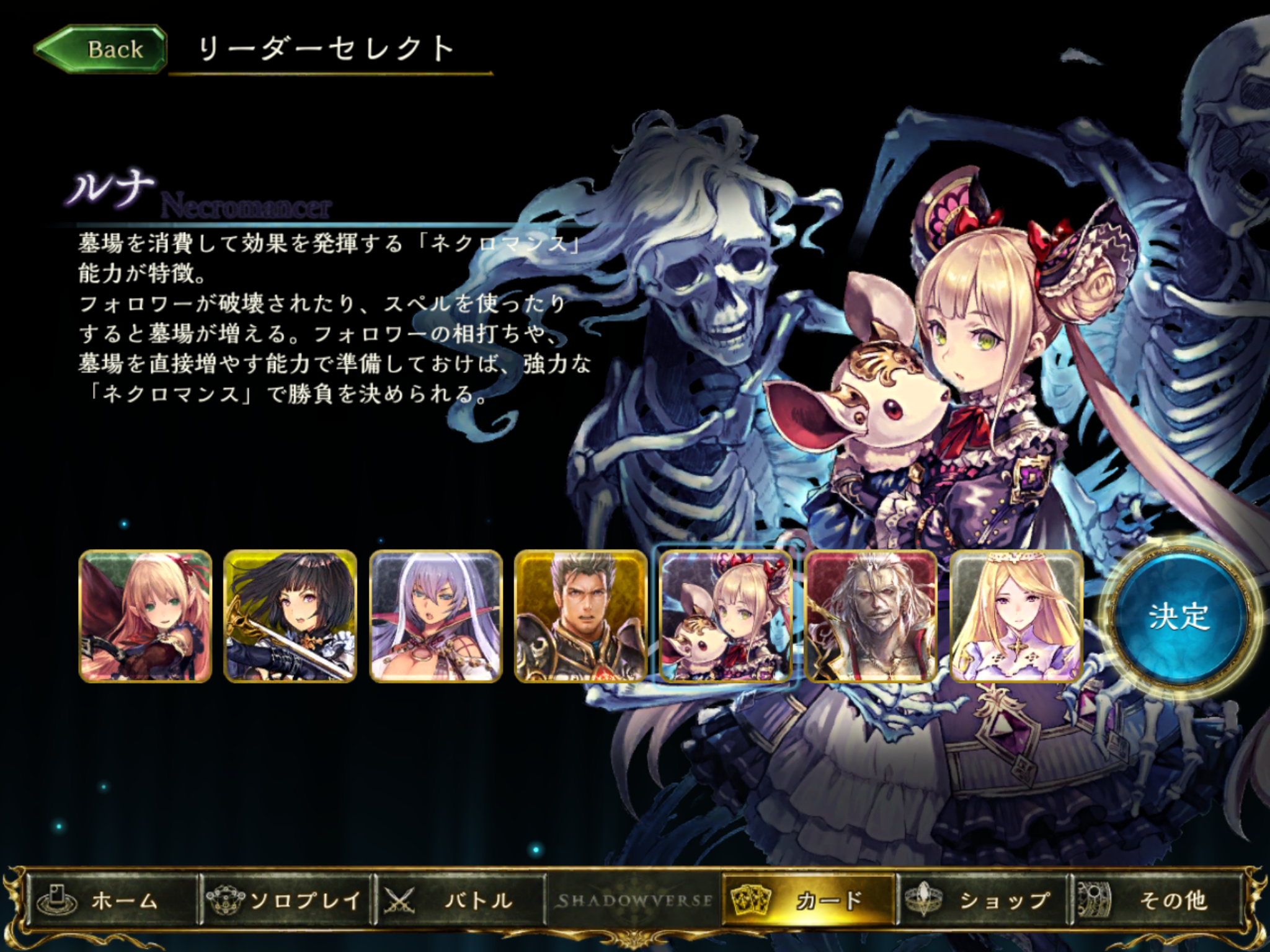The image size is (1270, 952).
Task: Go back with the green Back button
Action: click(x=101, y=50)
